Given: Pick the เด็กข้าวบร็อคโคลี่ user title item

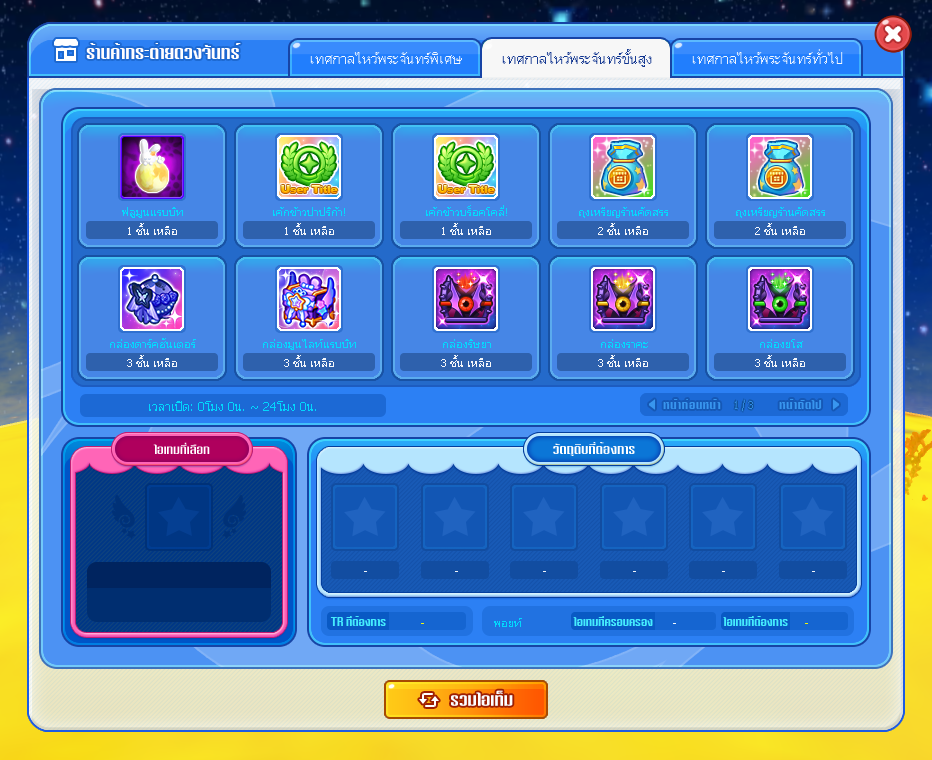Looking at the screenshot, I should (x=466, y=168).
